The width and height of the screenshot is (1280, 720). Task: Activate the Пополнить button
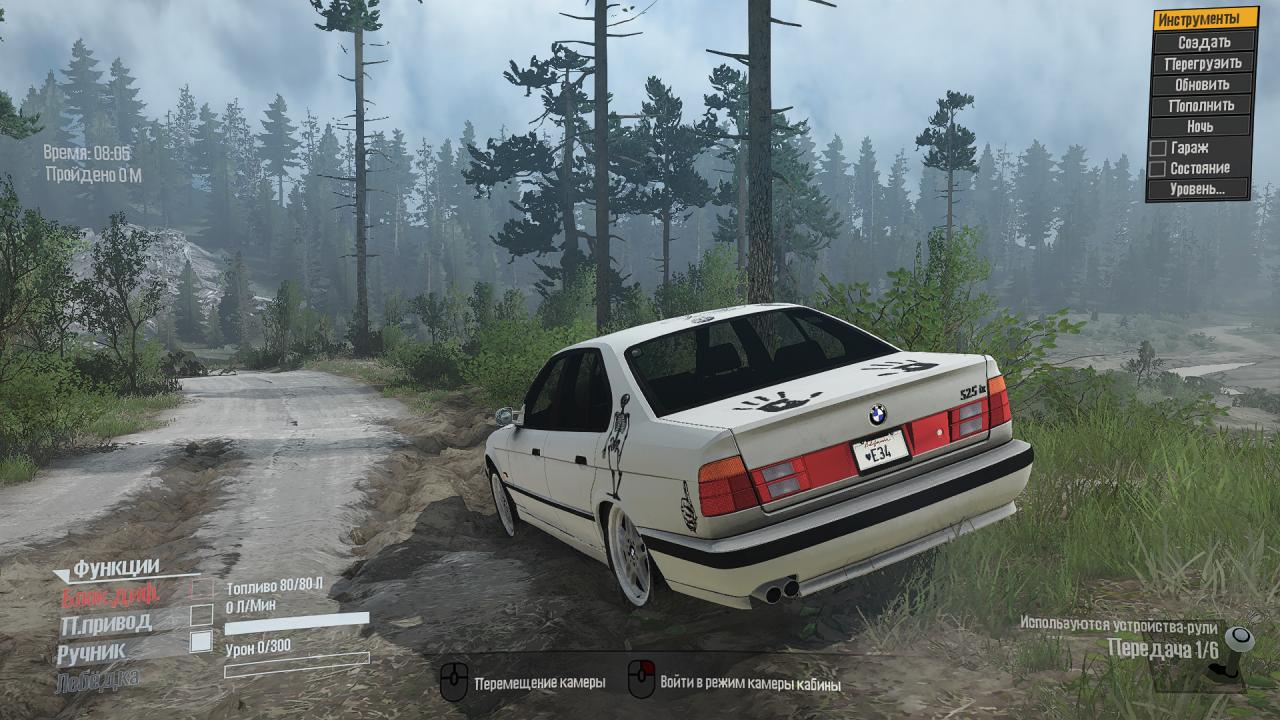click(x=1203, y=105)
